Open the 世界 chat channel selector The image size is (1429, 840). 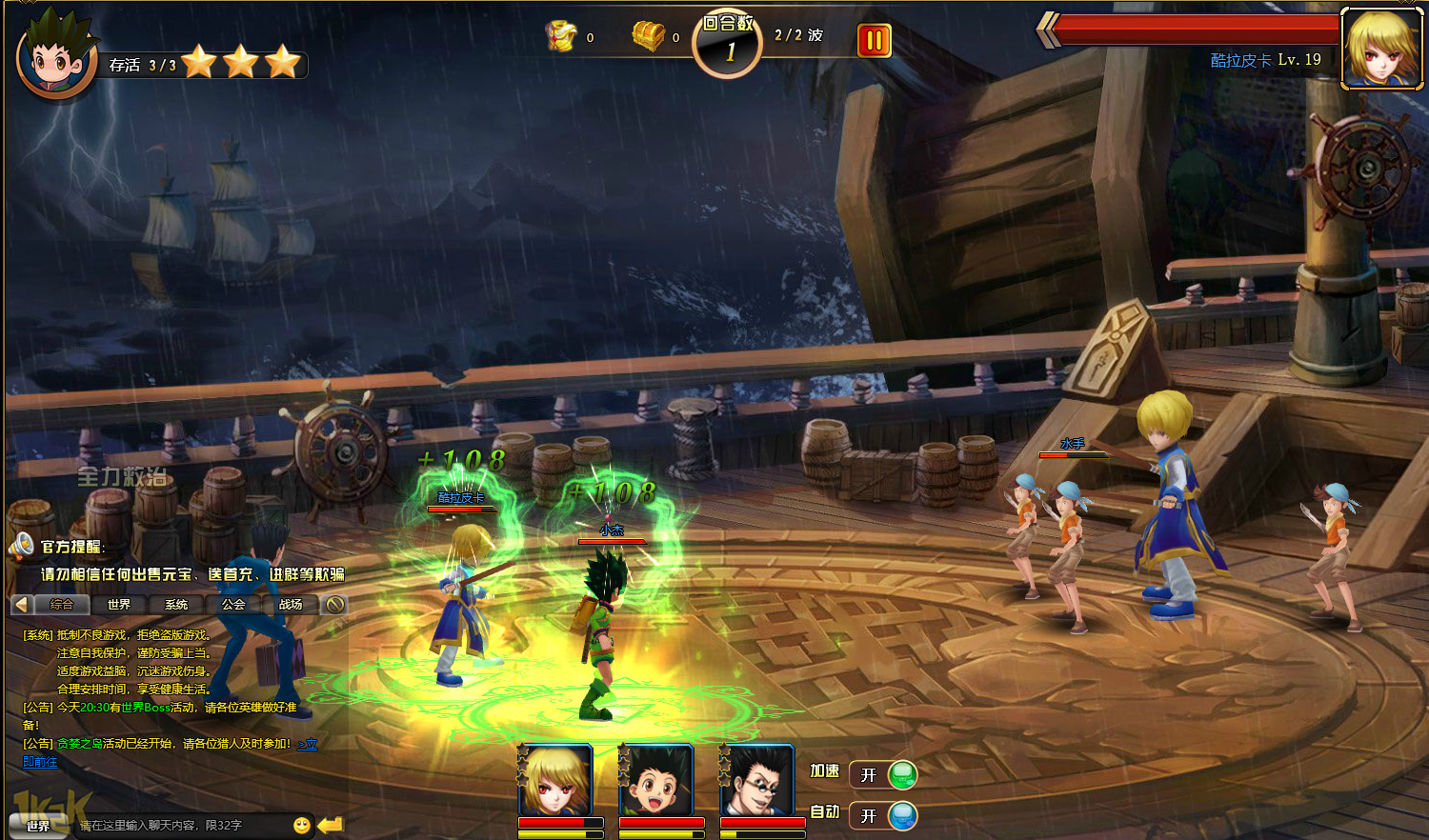click(x=38, y=826)
